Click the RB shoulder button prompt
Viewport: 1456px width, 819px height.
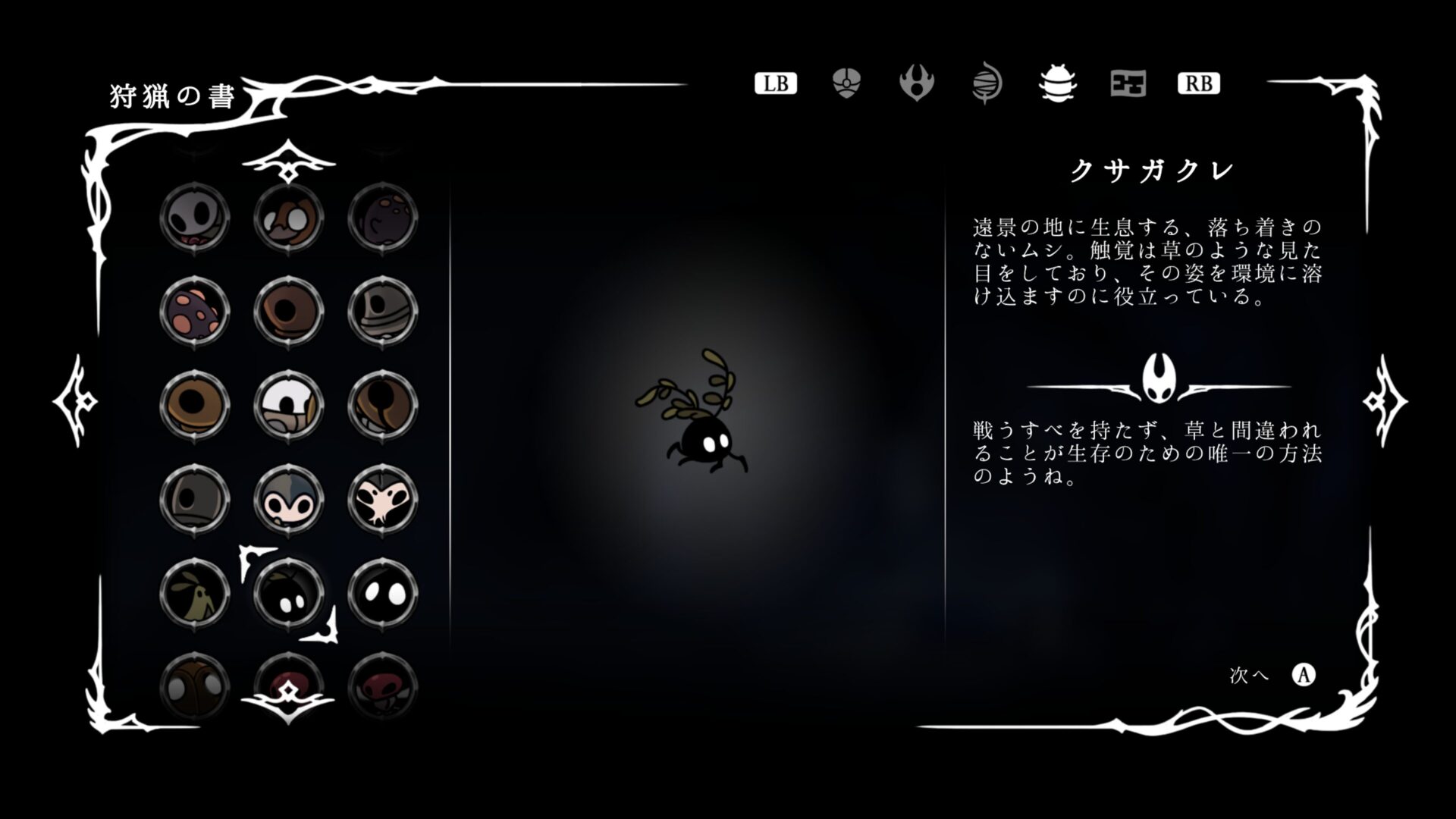click(1198, 83)
